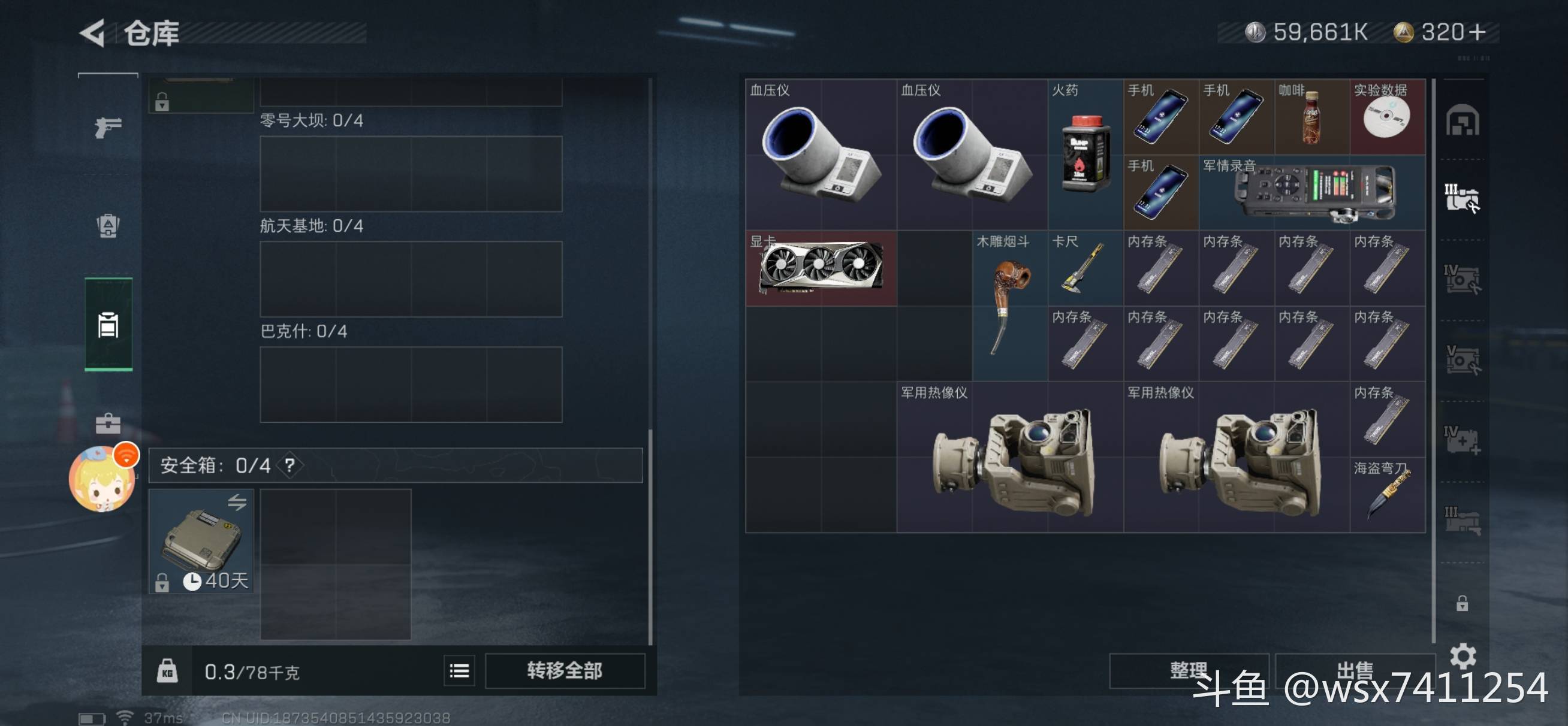
Task: Click the 整理 sort button
Action: tap(1187, 671)
